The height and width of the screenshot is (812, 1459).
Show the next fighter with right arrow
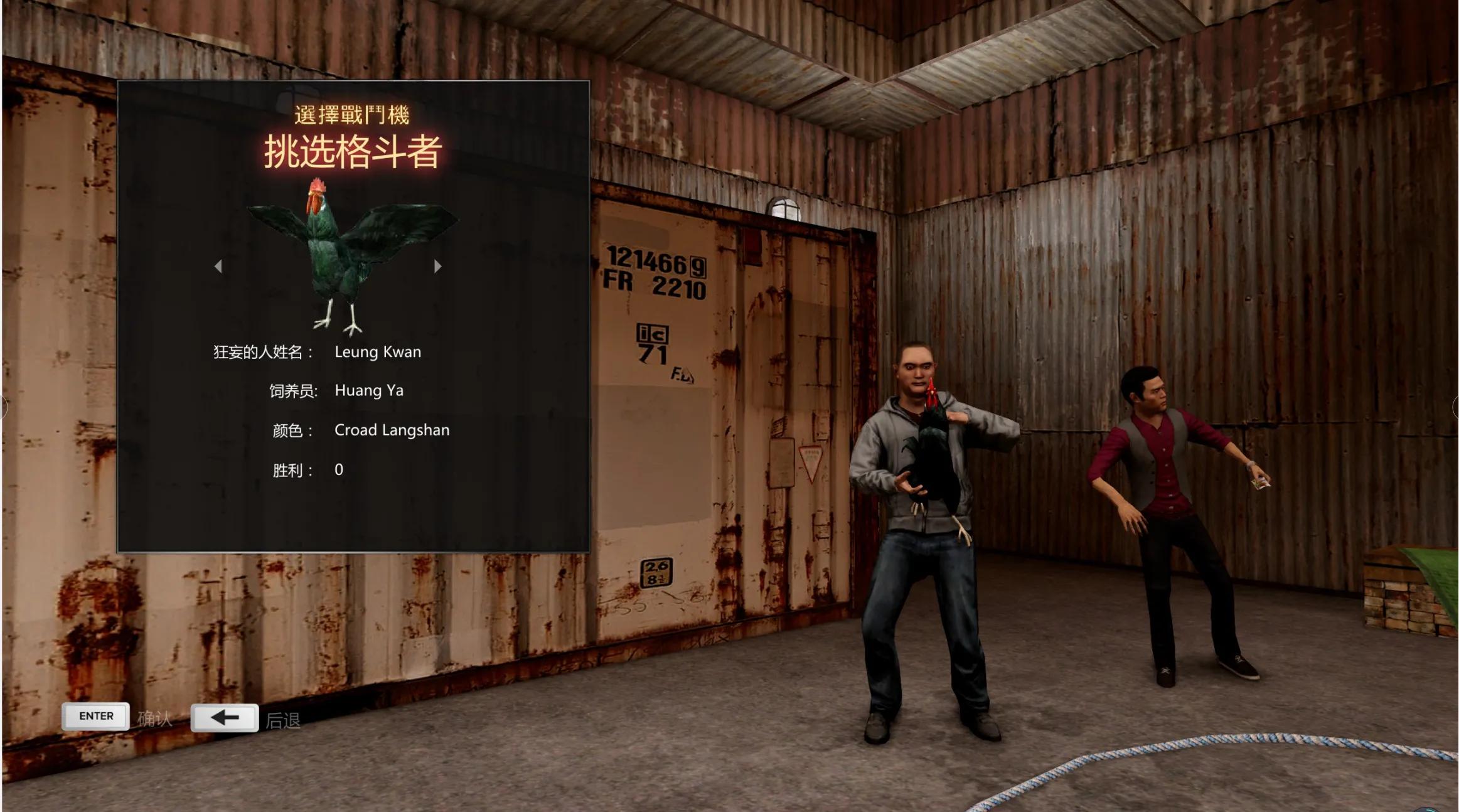point(437,267)
